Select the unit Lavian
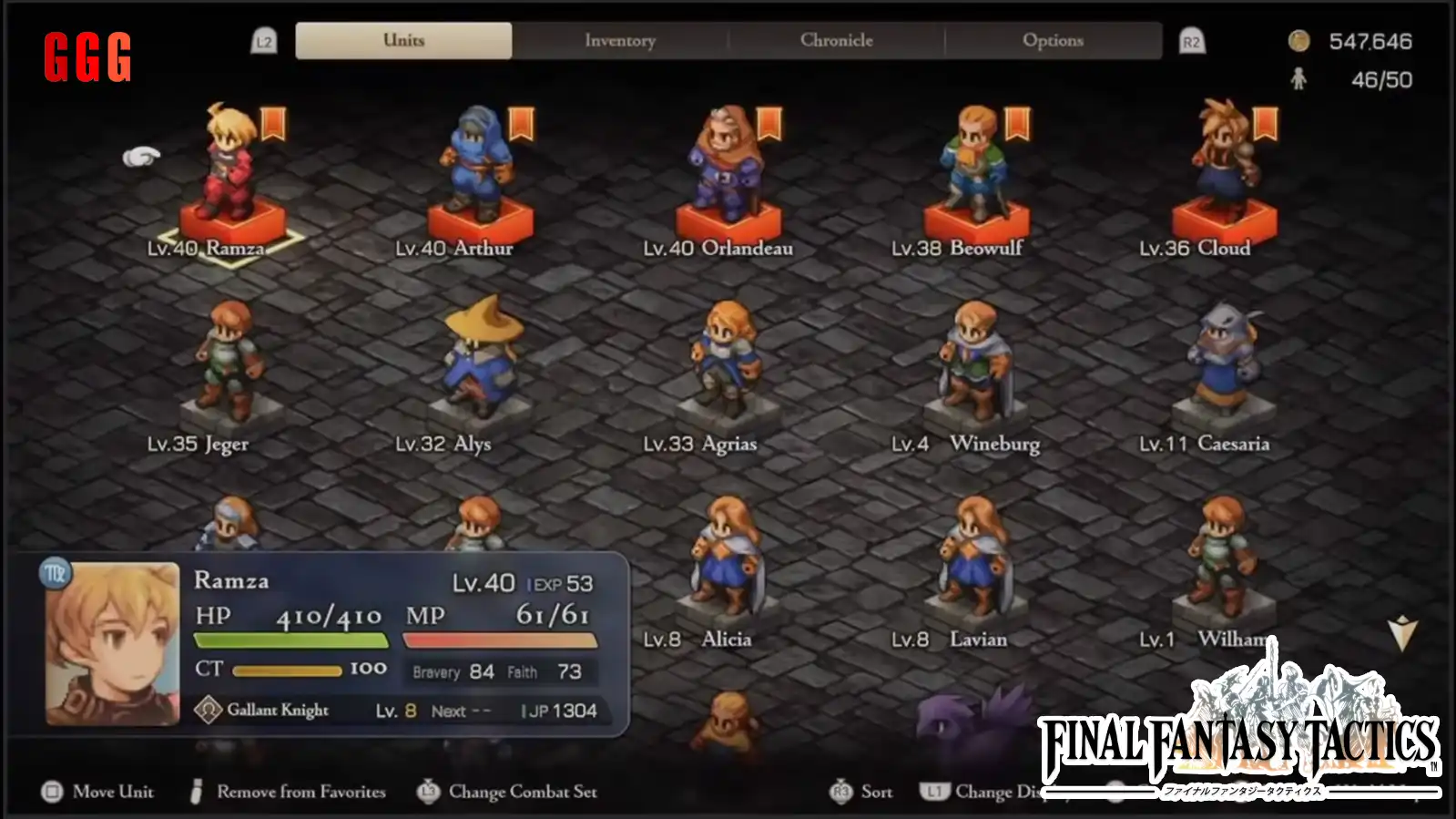 pyautogui.click(x=975, y=558)
